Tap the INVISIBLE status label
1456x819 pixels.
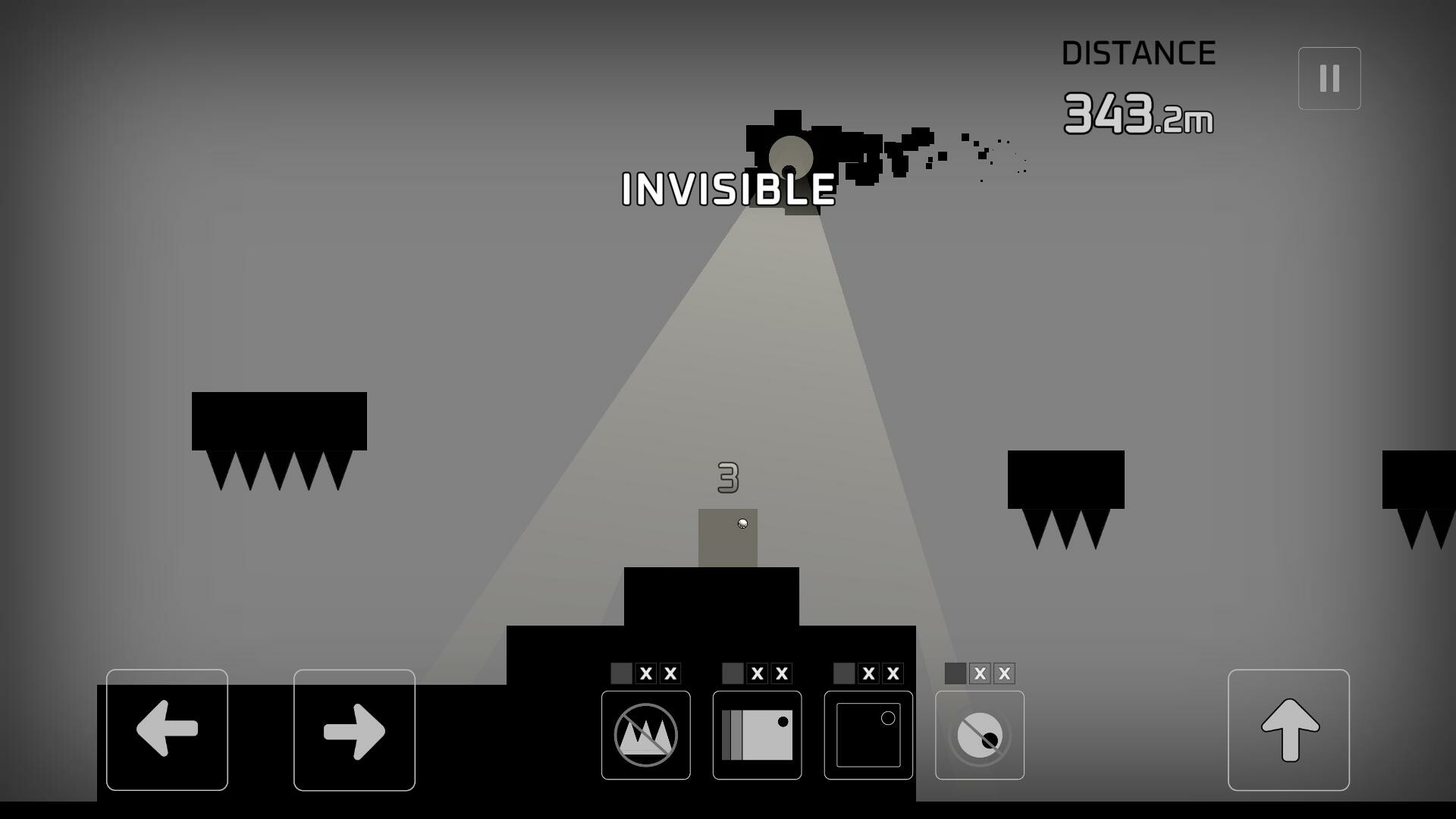727,190
